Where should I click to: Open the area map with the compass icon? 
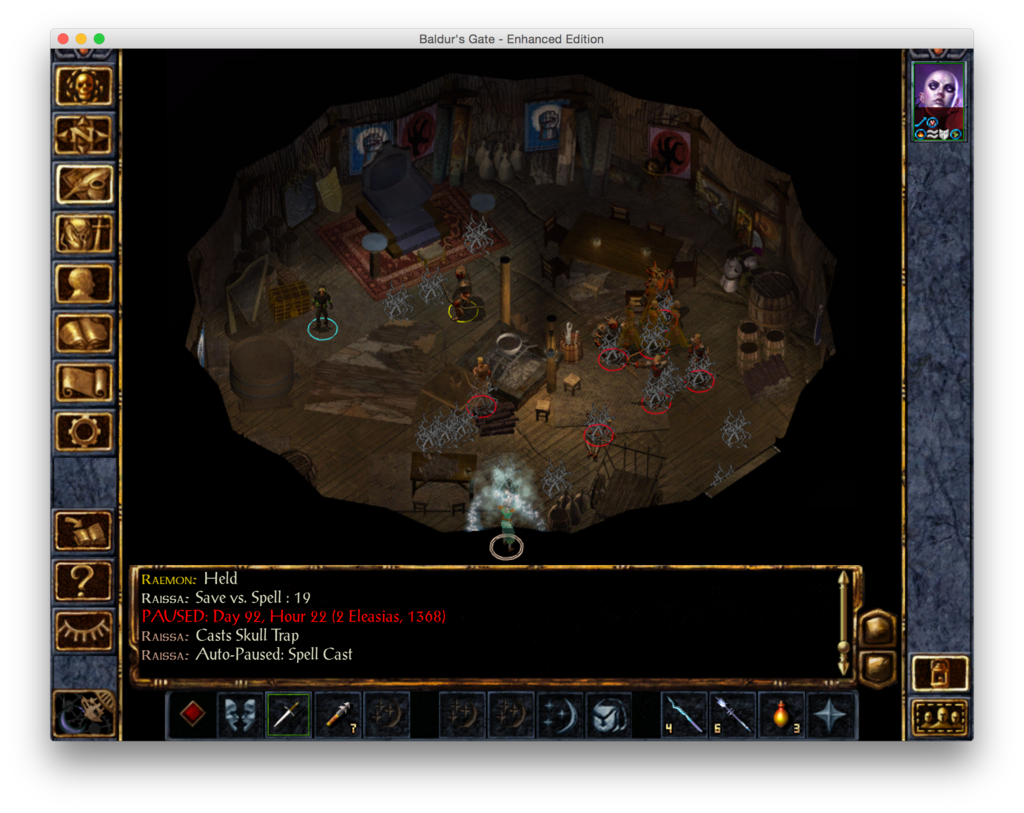(84, 135)
